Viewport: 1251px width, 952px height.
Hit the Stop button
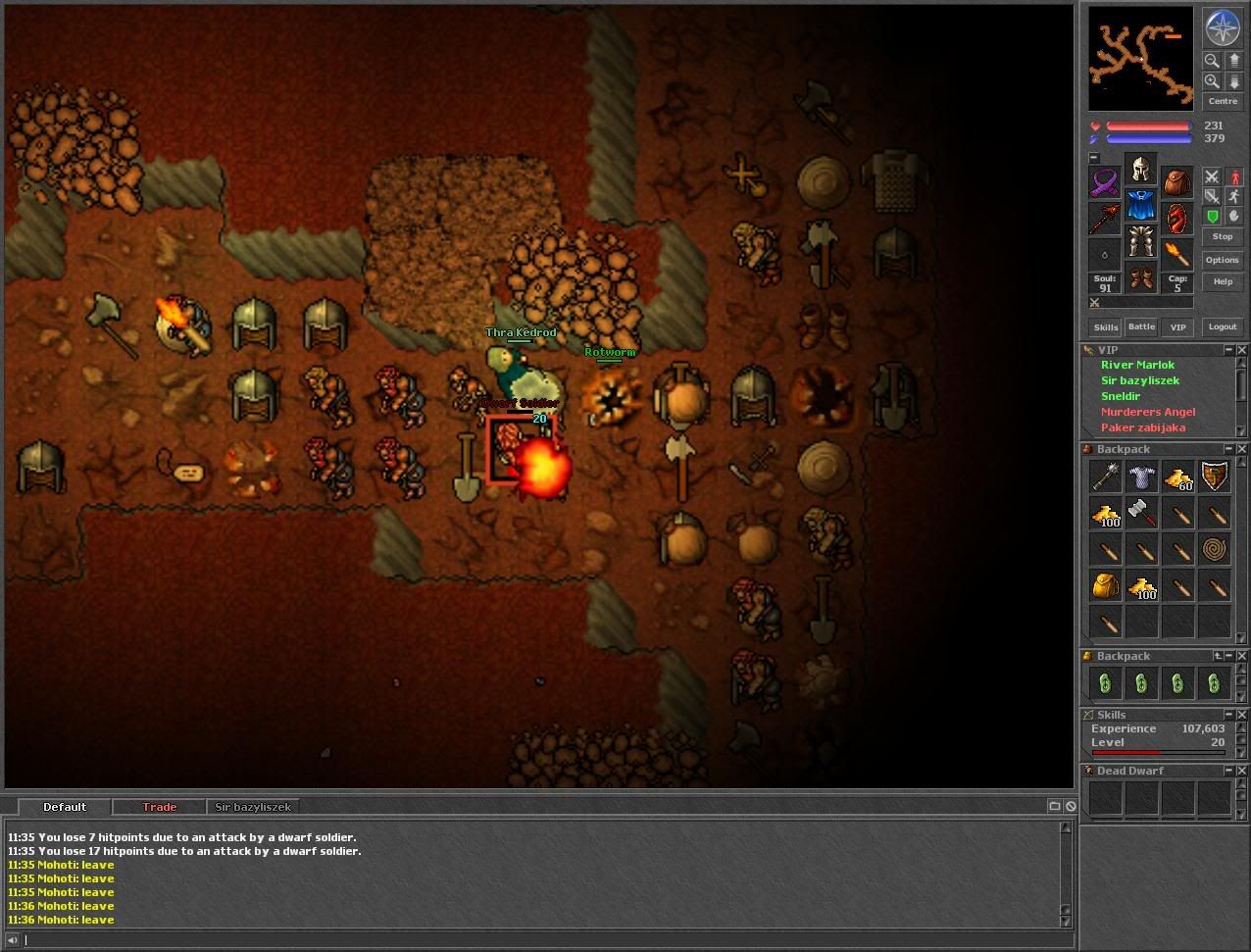1222,236
